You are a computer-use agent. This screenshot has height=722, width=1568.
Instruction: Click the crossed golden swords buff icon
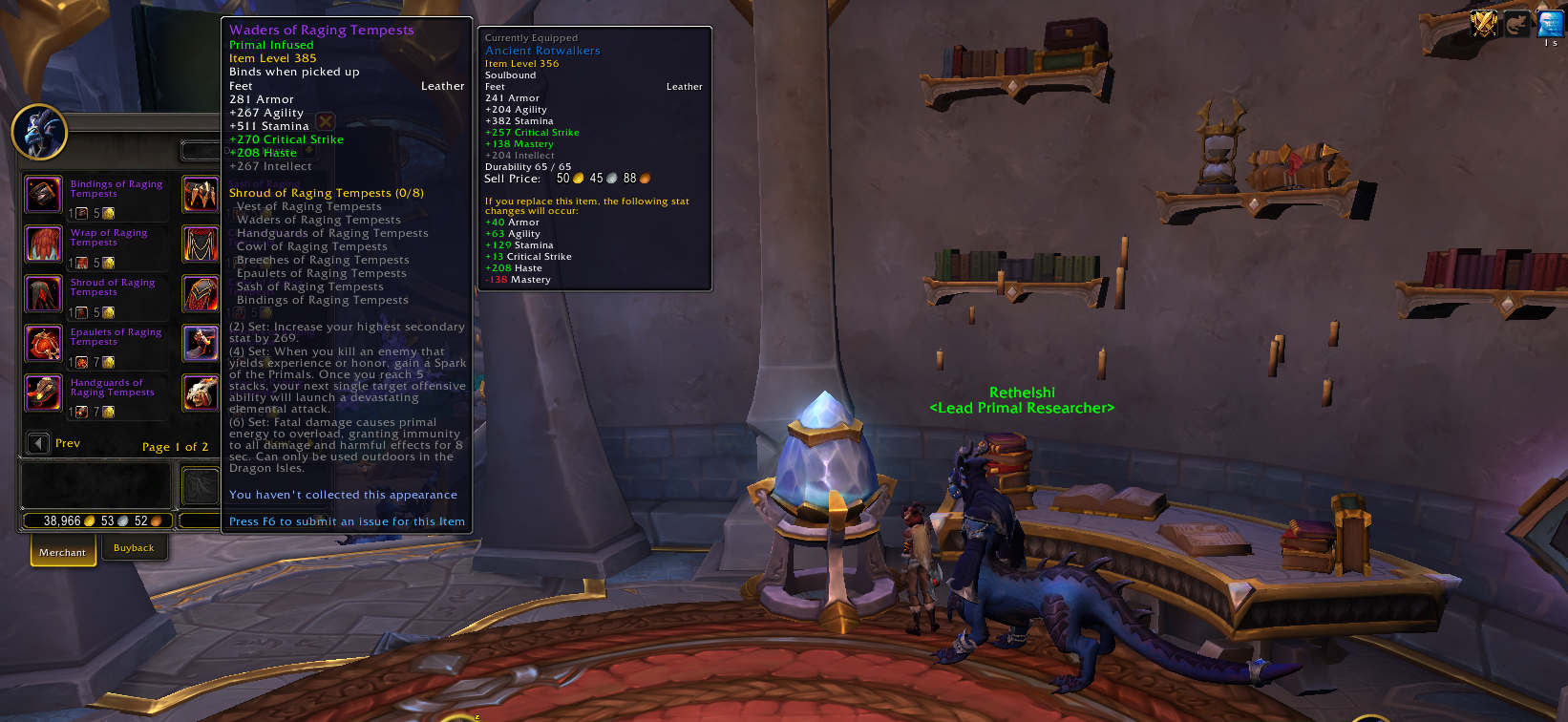point(1484,24)
